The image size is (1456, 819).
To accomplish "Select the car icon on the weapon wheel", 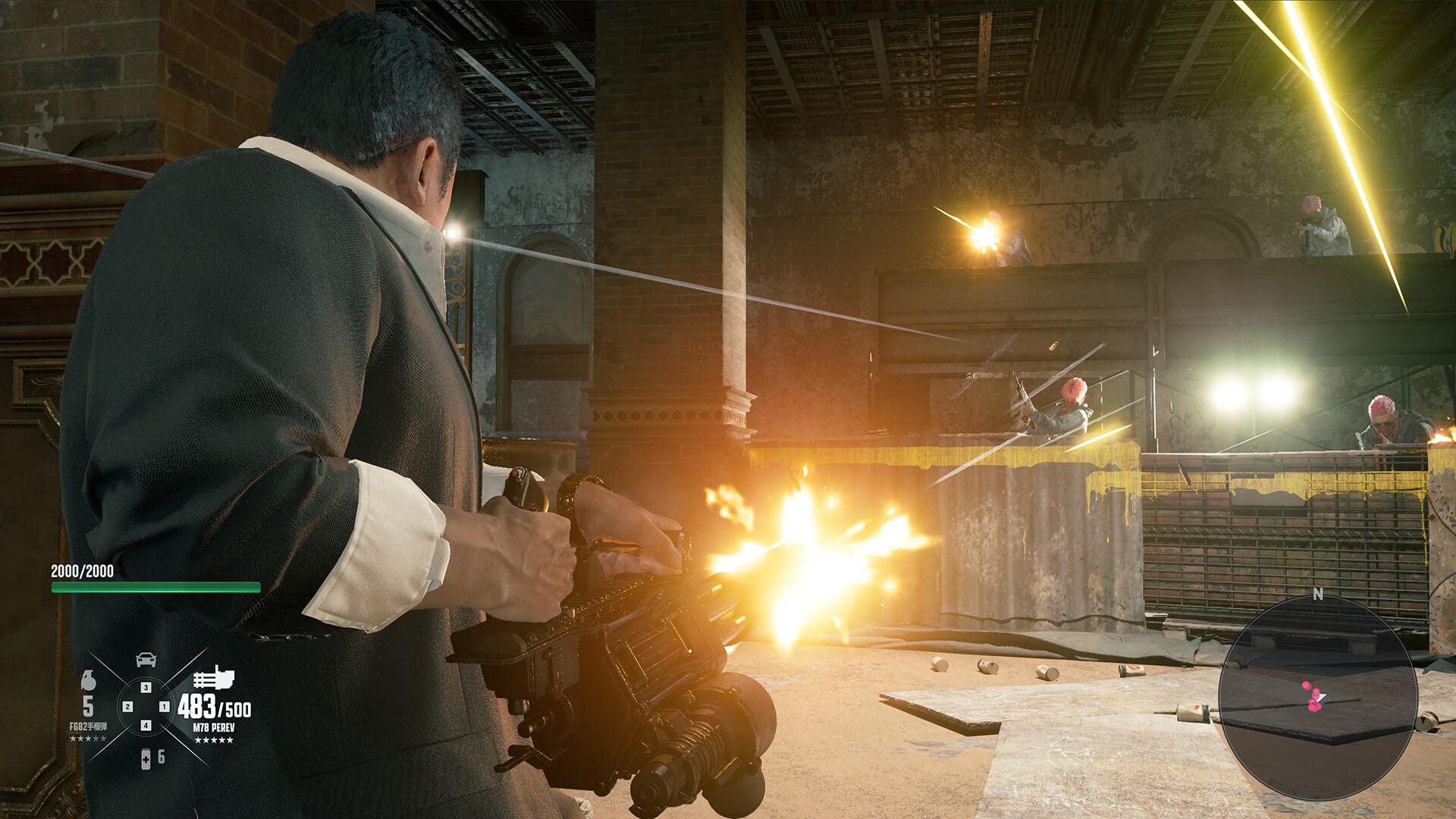I will tap(146, 660).
